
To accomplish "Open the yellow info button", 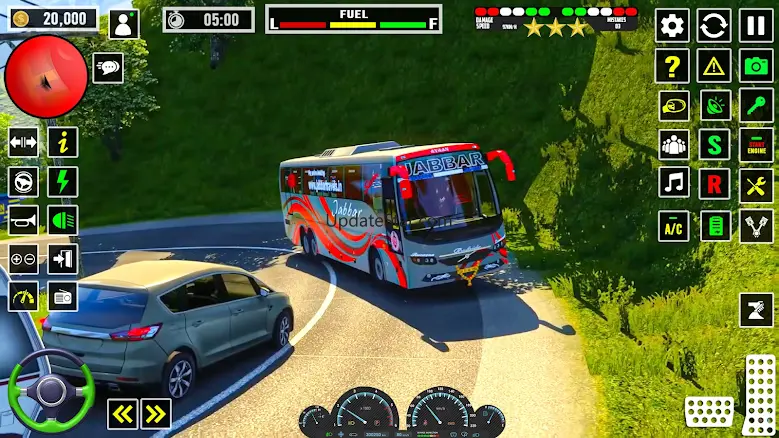I will tap(63, 142).
